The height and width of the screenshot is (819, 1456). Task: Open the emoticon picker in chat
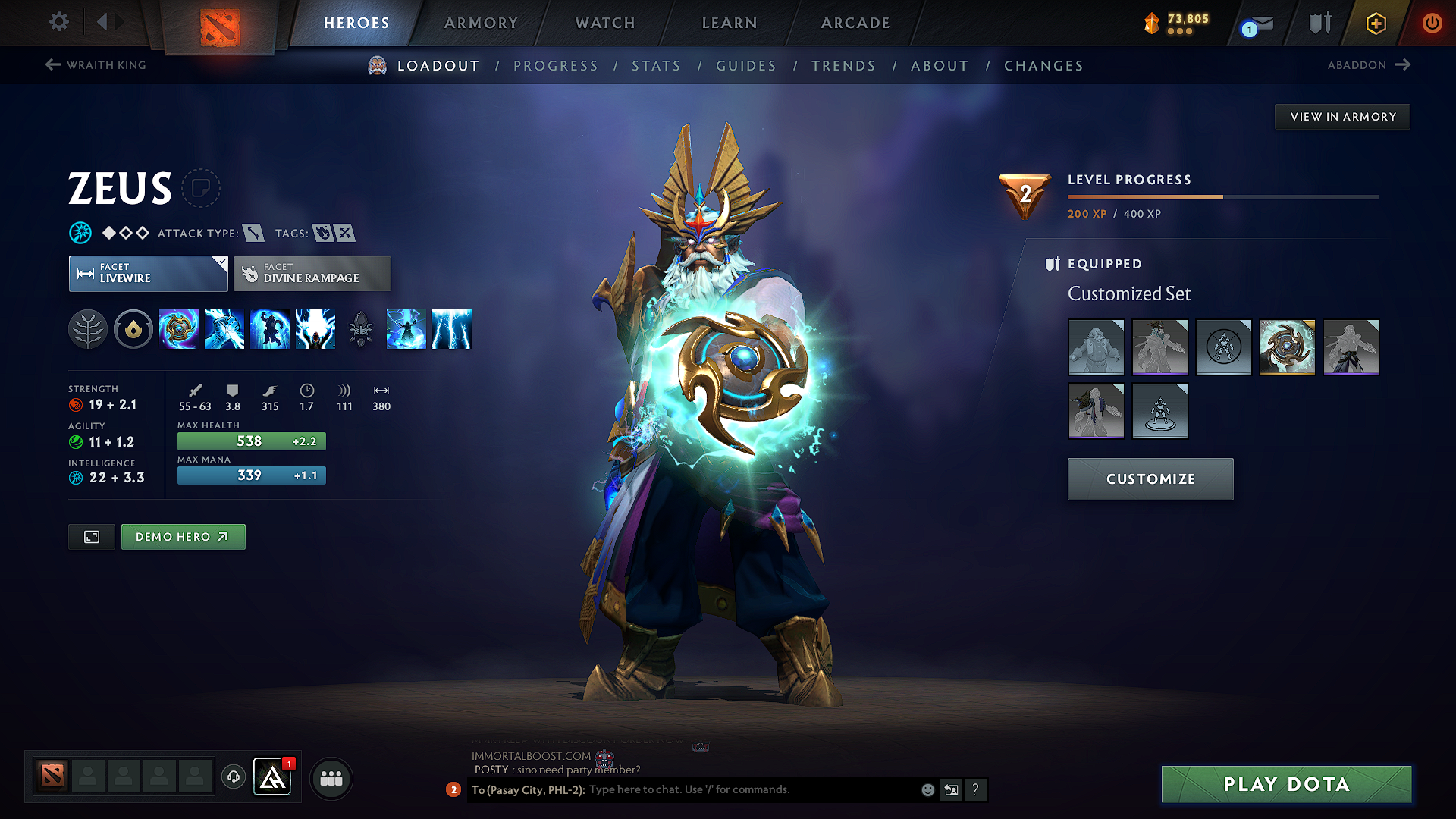coord(927,789)
